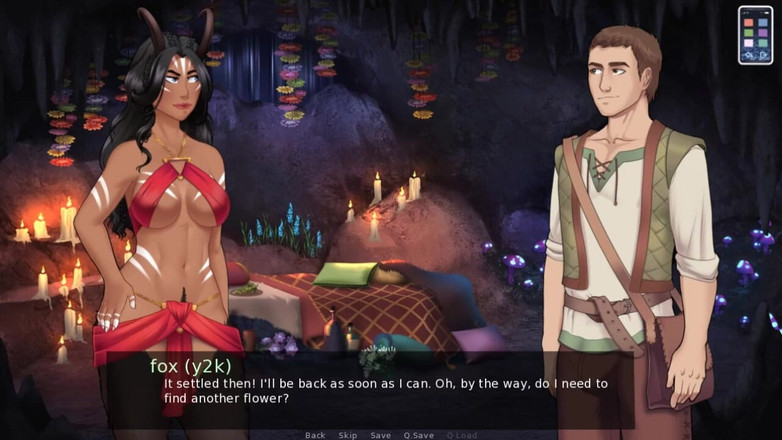Quick save with the Q.Save button

418,435
